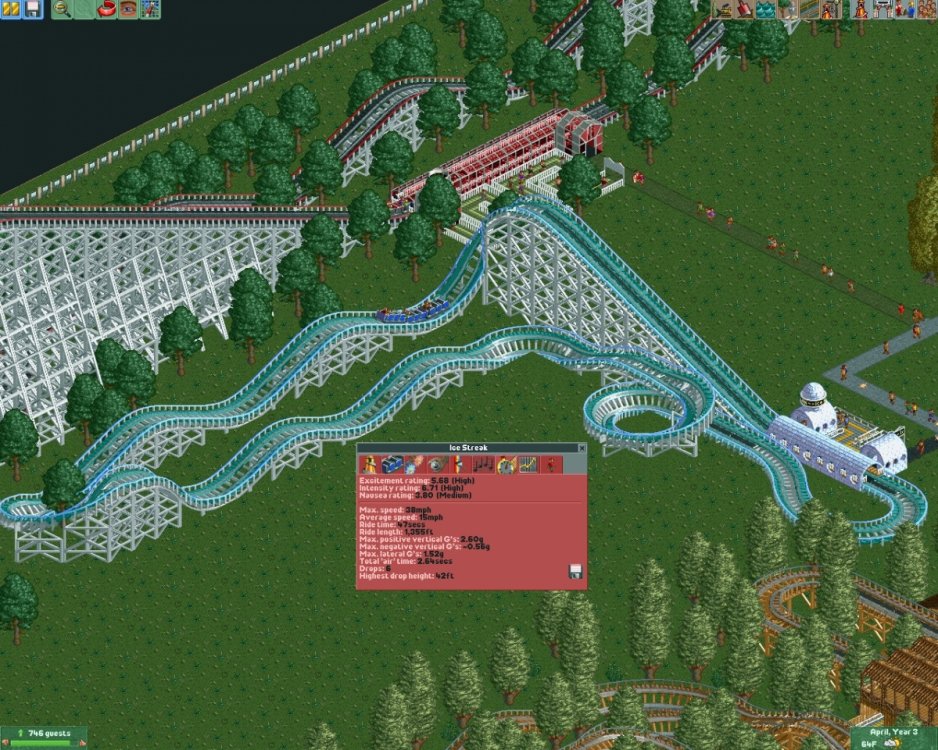
Task: Open the eye view options menu
Action: (128, 9)
